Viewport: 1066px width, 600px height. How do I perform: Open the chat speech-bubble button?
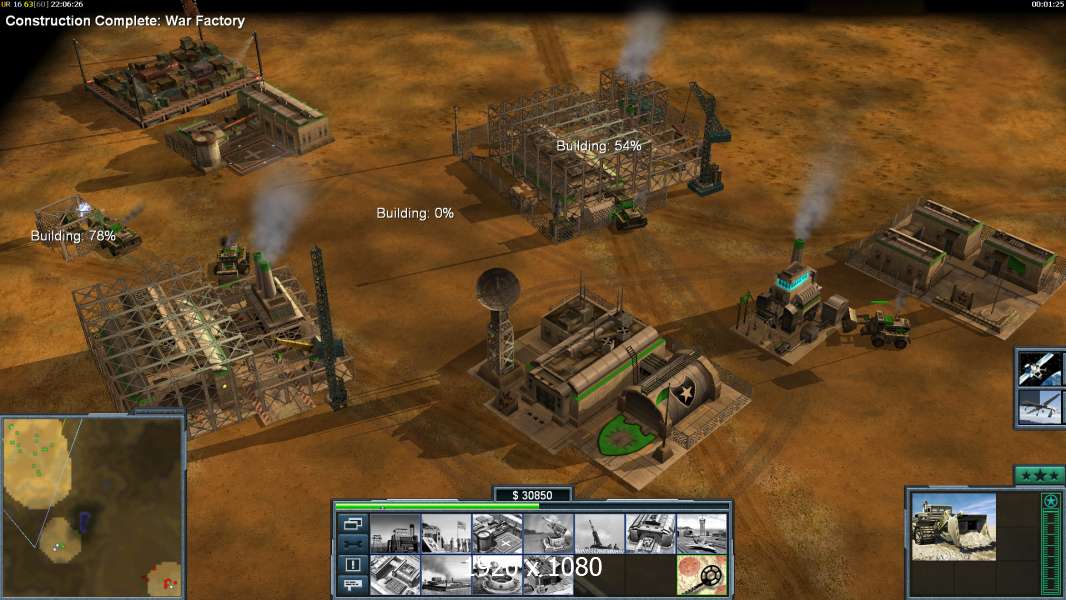pos(352,585)
